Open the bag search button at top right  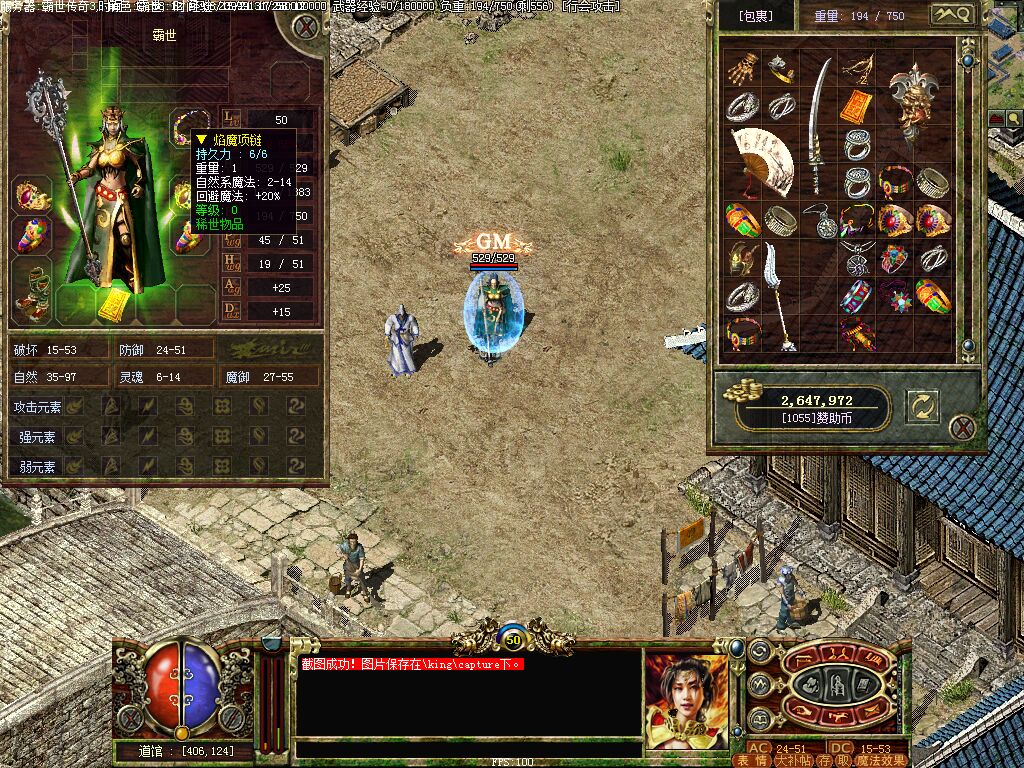pyautogui.click(x=951, y=15)
